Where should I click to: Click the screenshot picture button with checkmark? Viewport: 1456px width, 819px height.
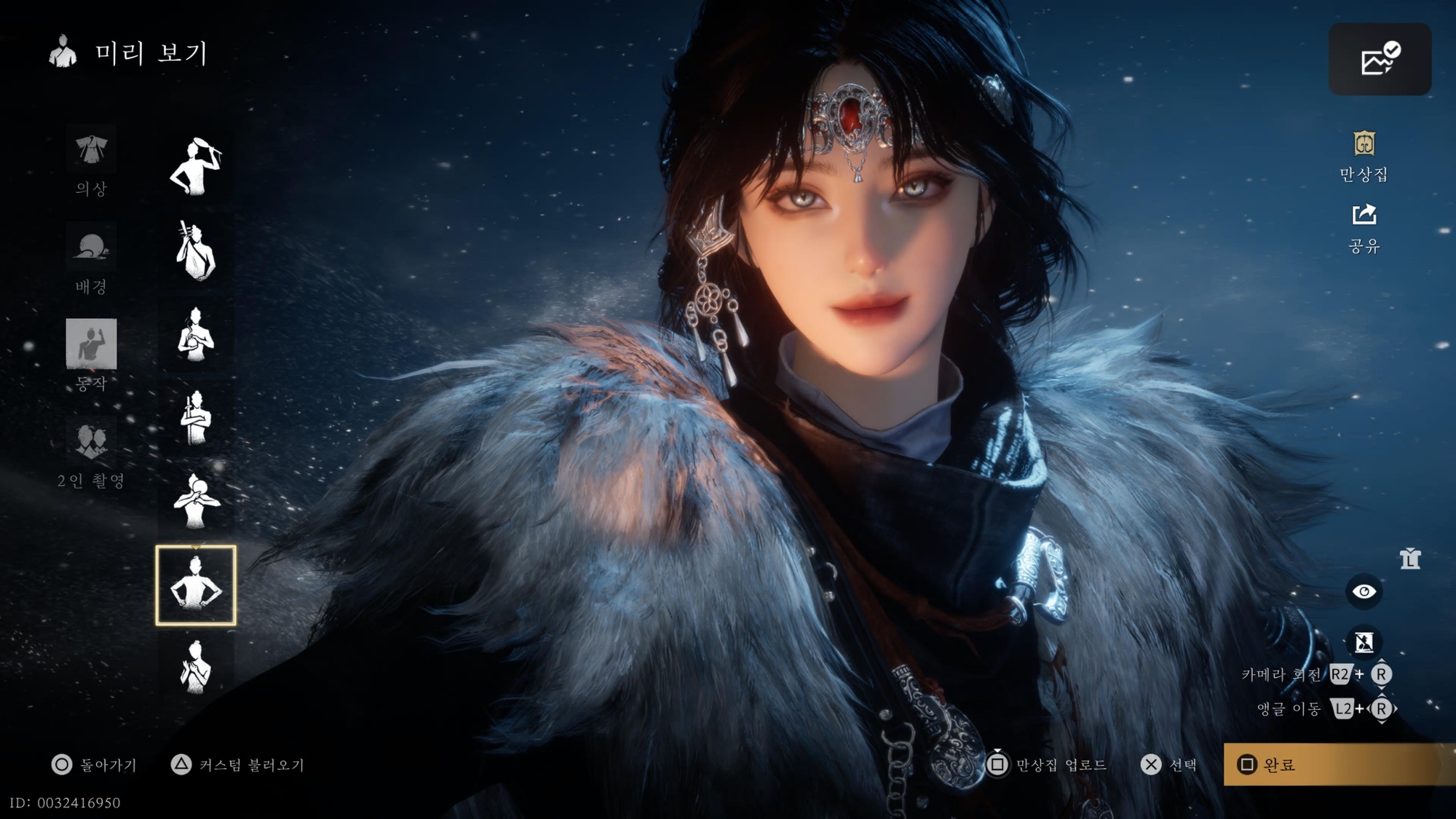(1380, 59)
